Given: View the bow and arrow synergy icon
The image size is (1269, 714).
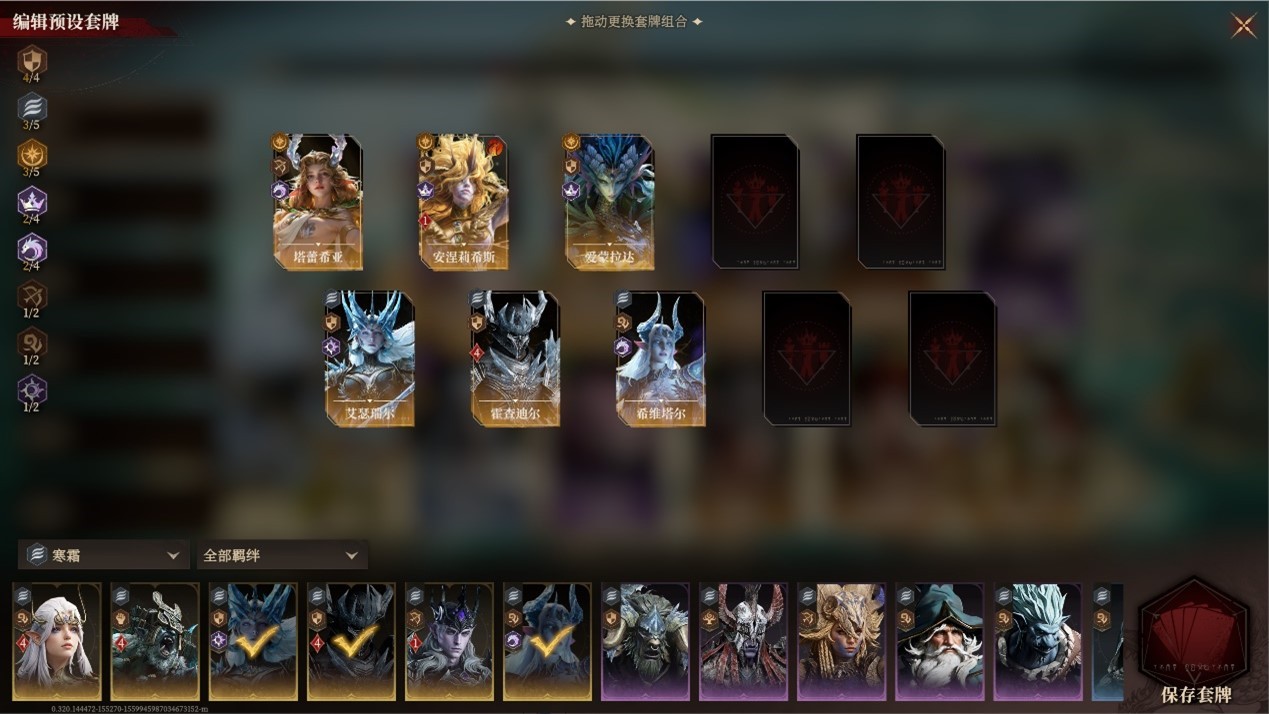Looking at the screenshot, I should pos(32,296).
